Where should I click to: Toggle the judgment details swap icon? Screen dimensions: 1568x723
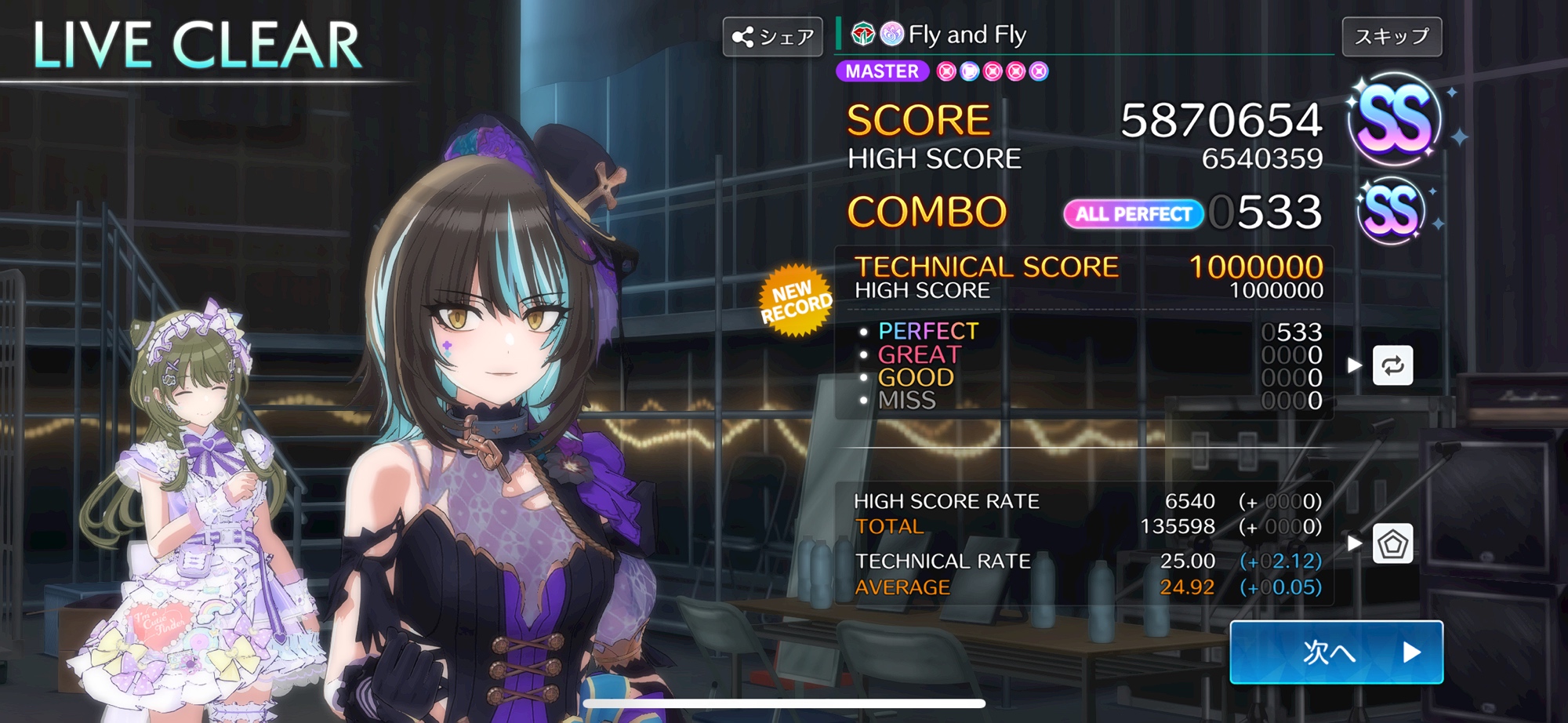click(1392, 365)
